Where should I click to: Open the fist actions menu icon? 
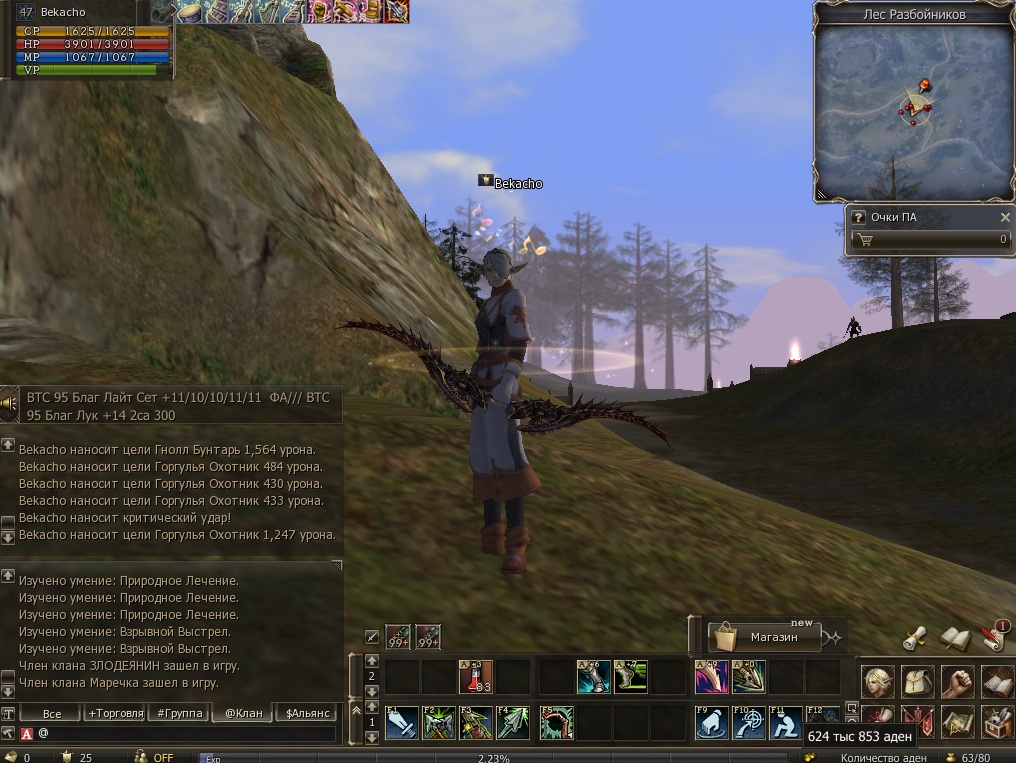(957, 681)
